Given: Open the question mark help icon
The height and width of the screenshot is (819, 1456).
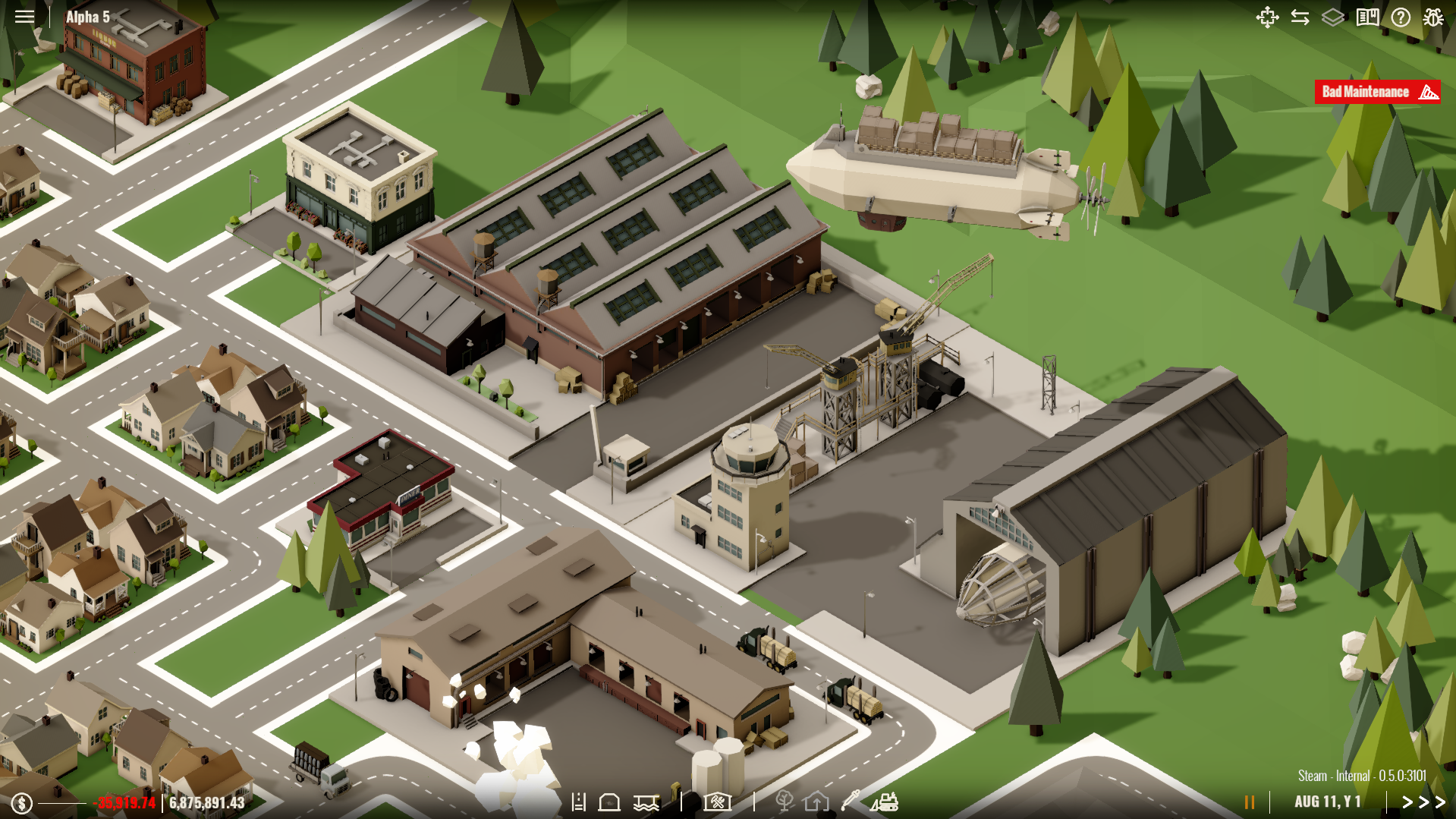Looking at the screenshot, I should coord(1401,17).
